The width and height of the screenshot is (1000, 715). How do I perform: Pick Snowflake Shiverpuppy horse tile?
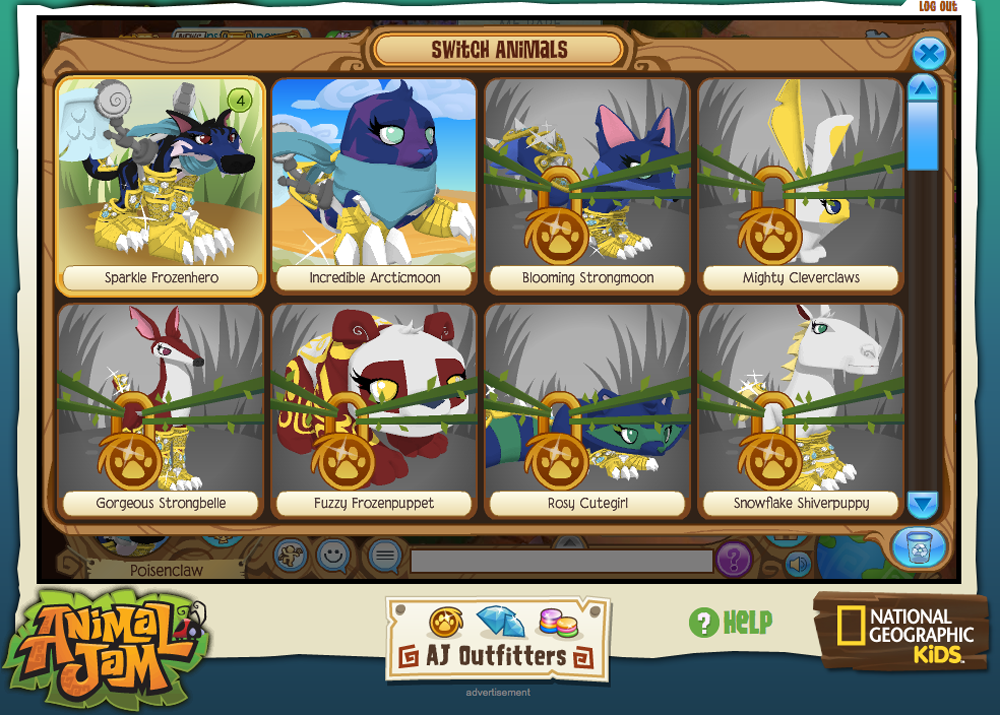tap(801, 410)
